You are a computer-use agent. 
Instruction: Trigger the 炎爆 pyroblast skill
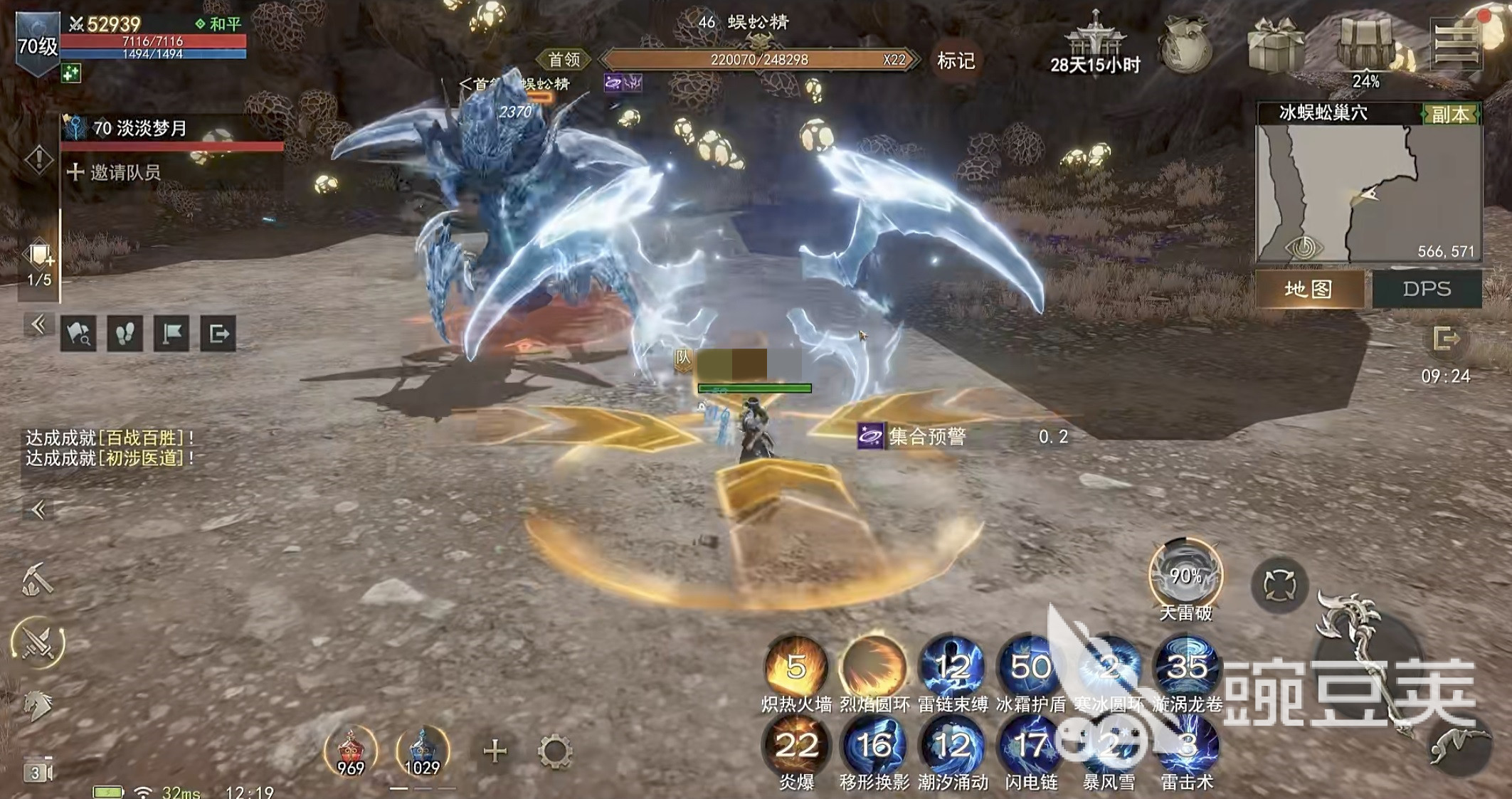pos(795,746)
